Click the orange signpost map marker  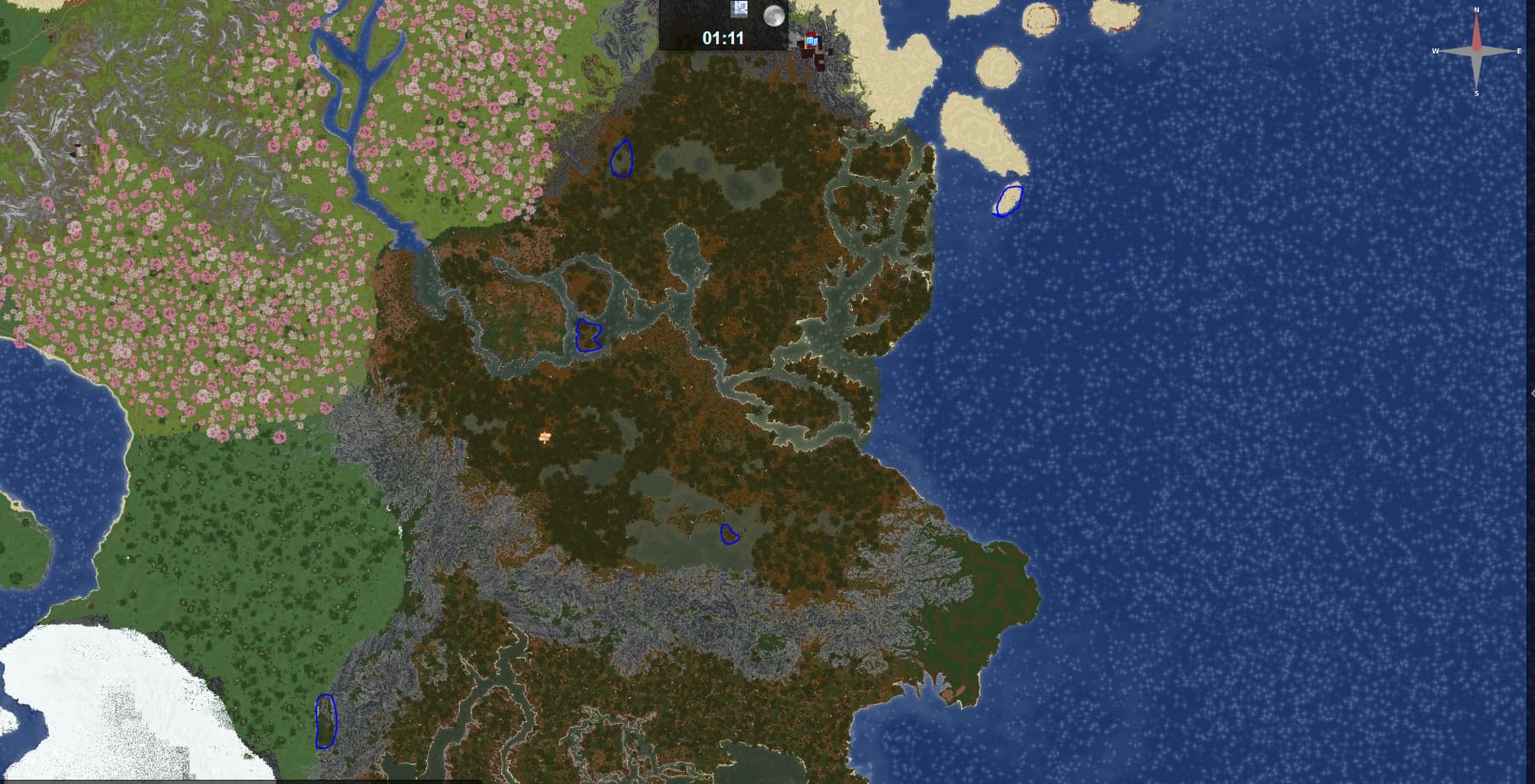click(545, 437)
